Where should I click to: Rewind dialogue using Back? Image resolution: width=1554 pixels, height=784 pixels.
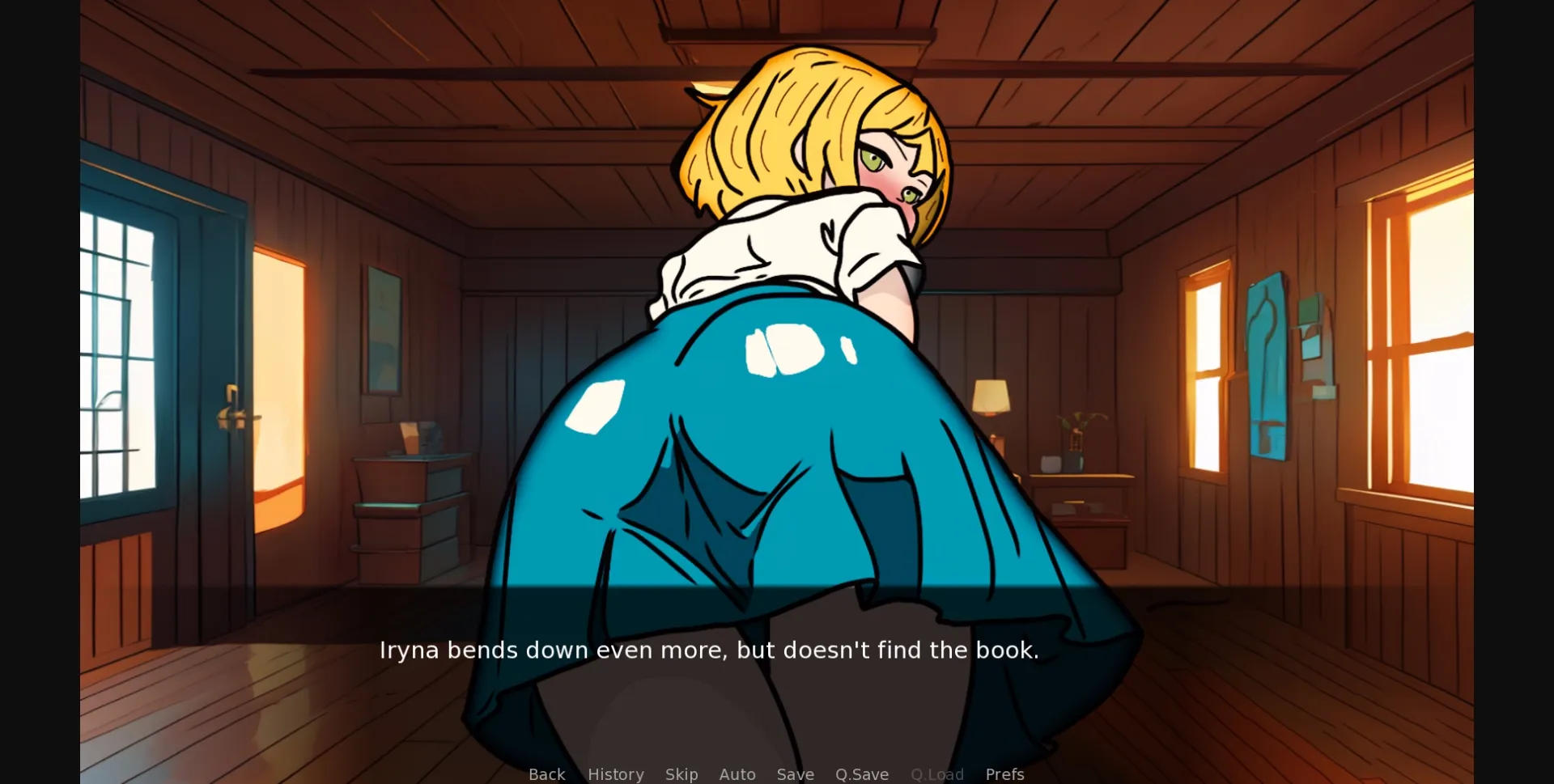pos(547,774)
